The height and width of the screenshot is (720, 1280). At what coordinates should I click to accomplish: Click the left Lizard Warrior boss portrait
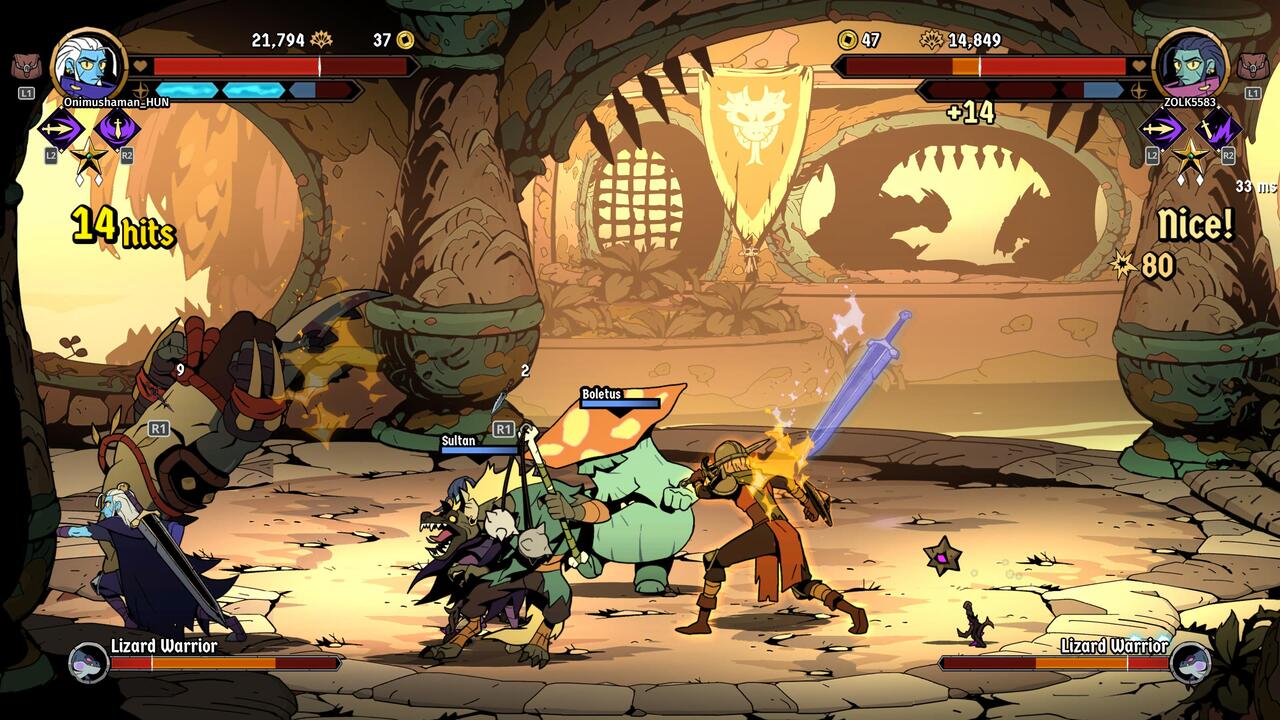[x=88, y=662]
